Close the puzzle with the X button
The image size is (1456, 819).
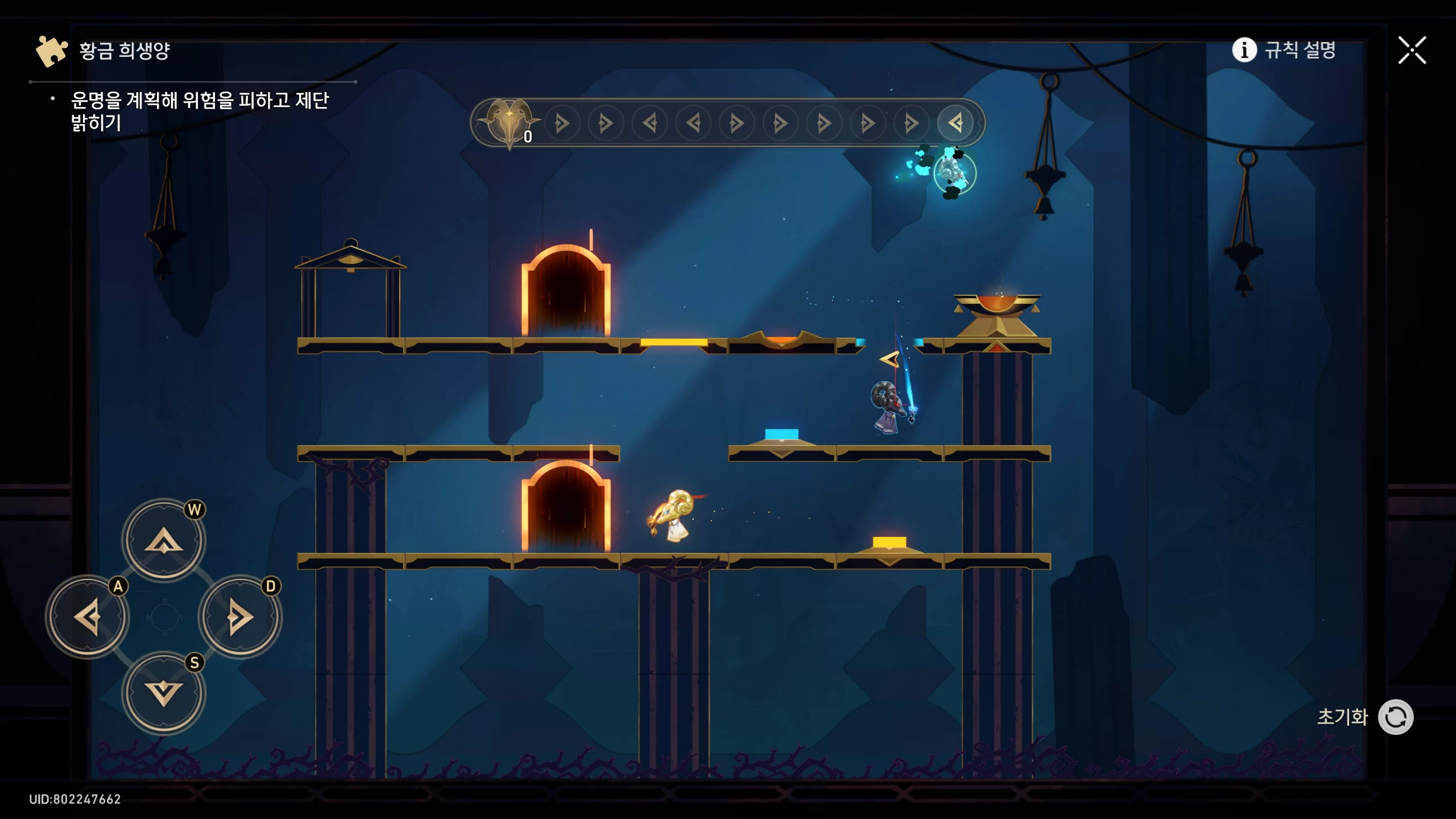(x=1412, y=51)
